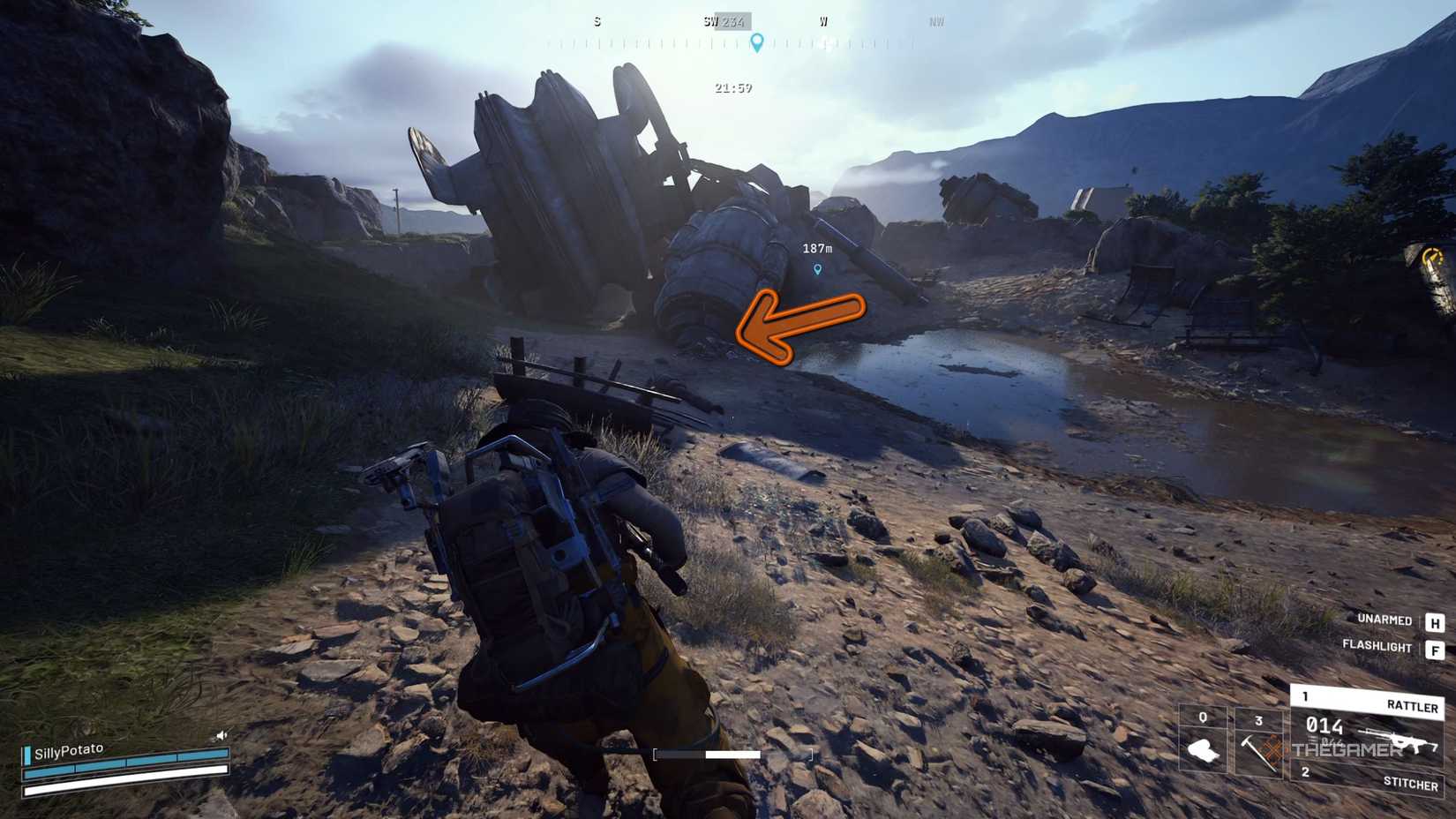Toggle the flashlight via the F keybind hint
Image resolution: width=1456 pixels, height=819 pixels.
[x=1433, y=648]
